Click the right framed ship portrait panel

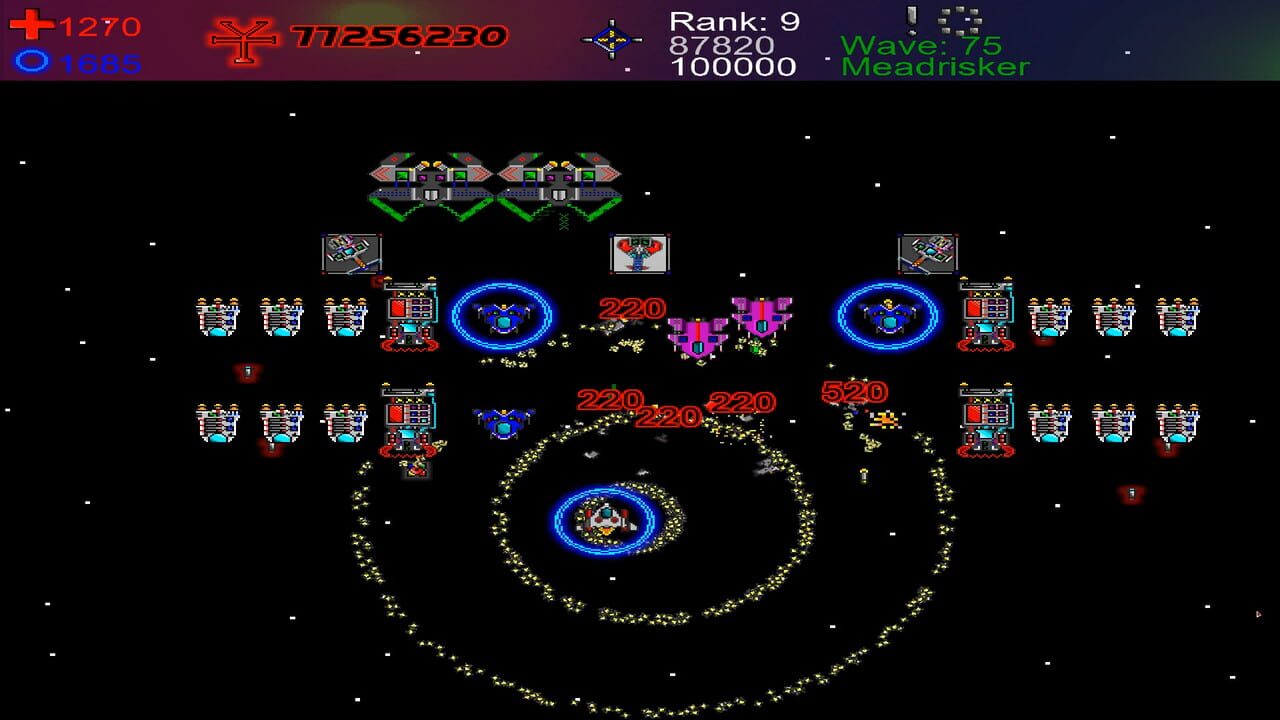(x=929, y=253)
